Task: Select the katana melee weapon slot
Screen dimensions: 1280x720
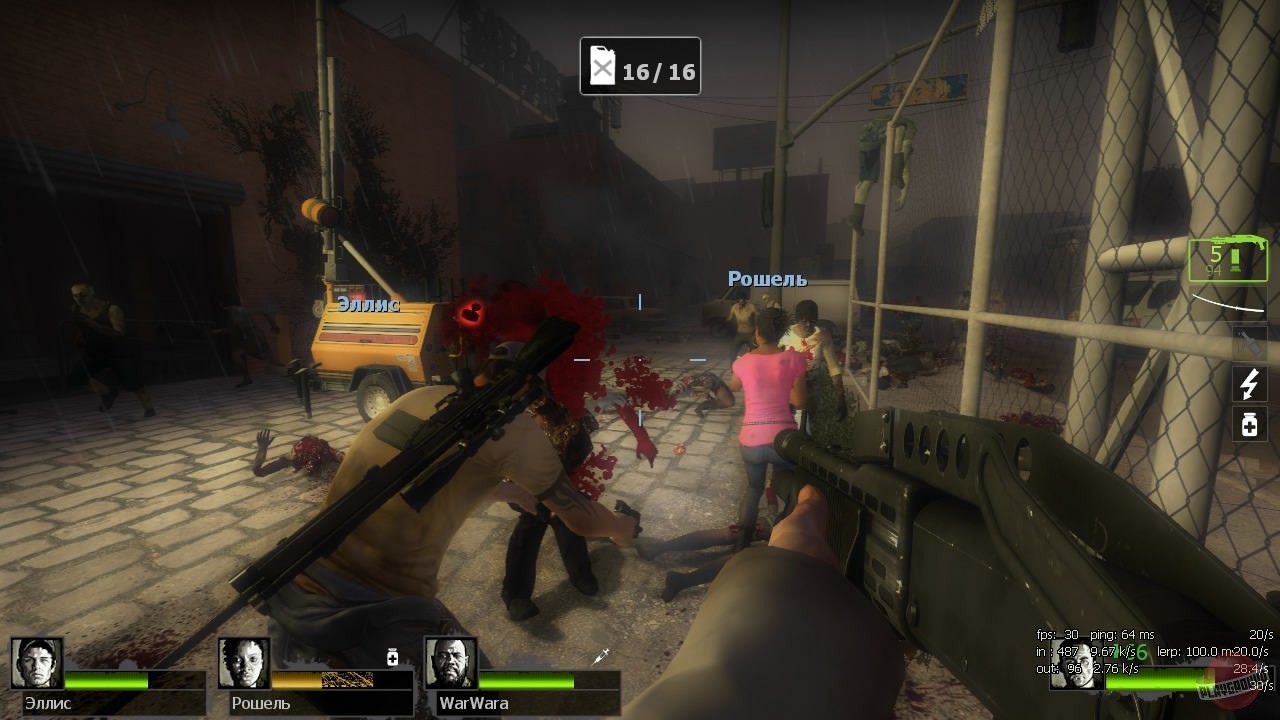Action: (x=1228, y=302)
